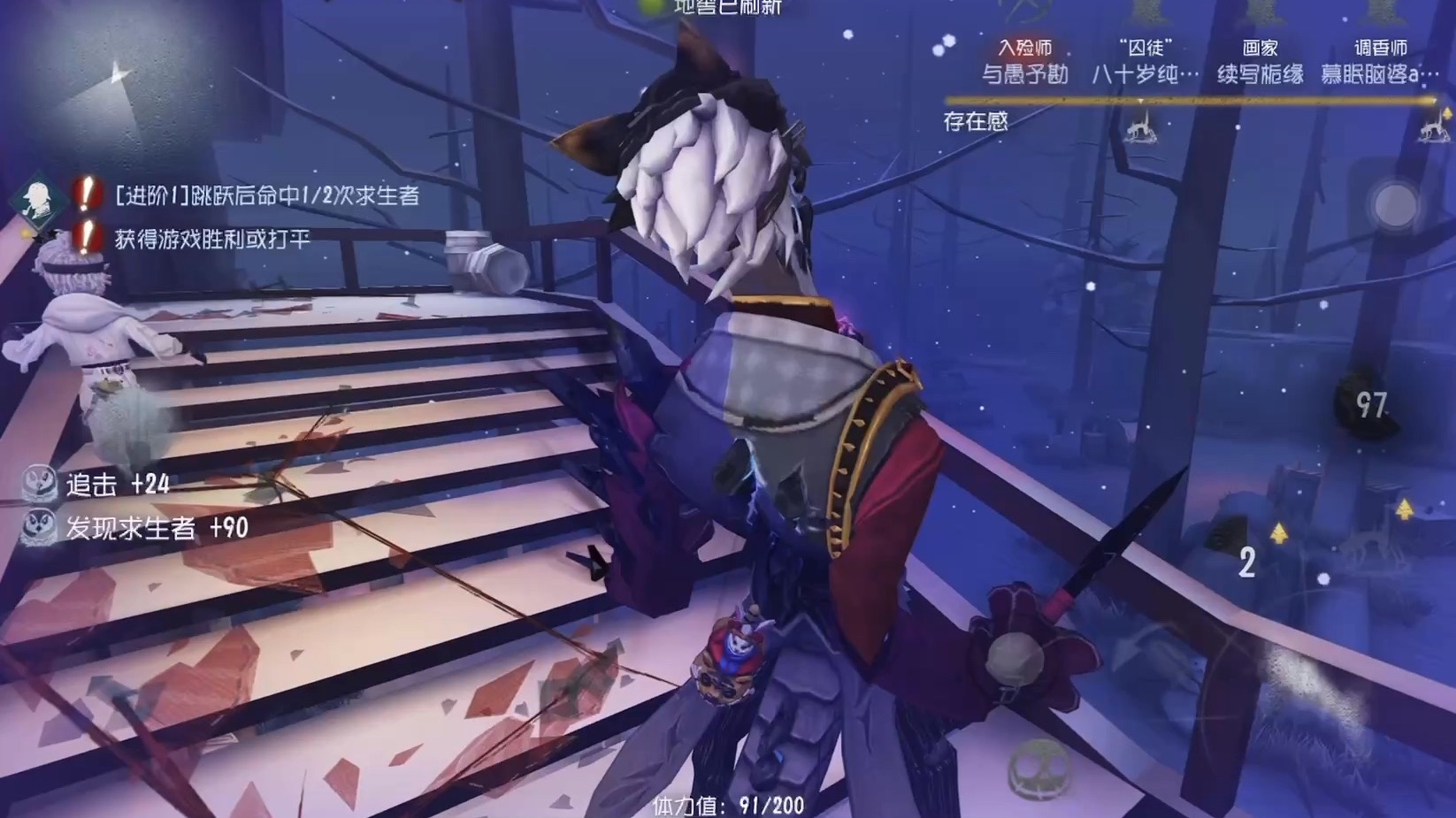Viewport: 1456px width, 818px height.
Task: Tap the deer marker on the 存在感 bar
Action: coord(1142,131)
